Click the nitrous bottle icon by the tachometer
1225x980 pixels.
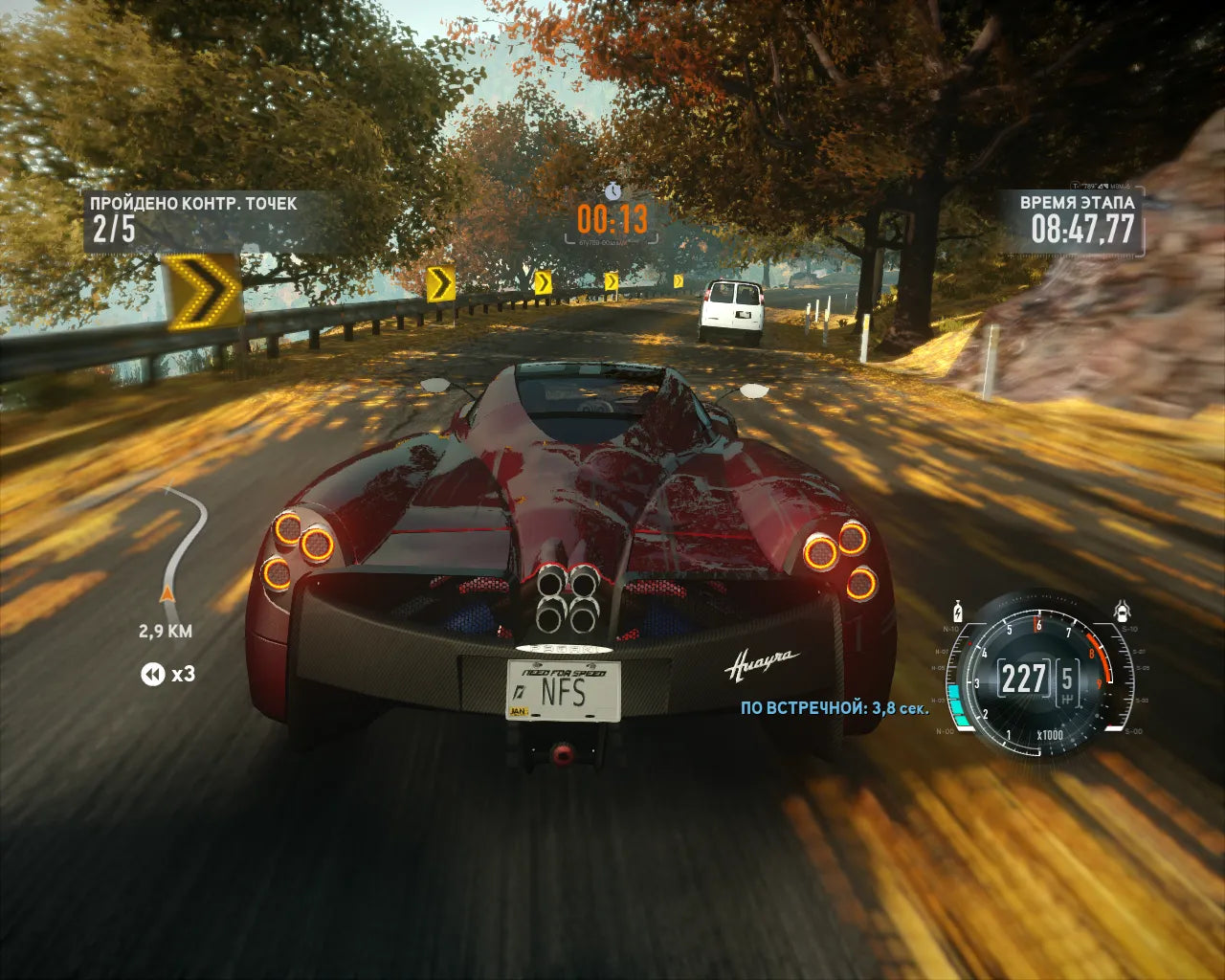coord(956,610)
